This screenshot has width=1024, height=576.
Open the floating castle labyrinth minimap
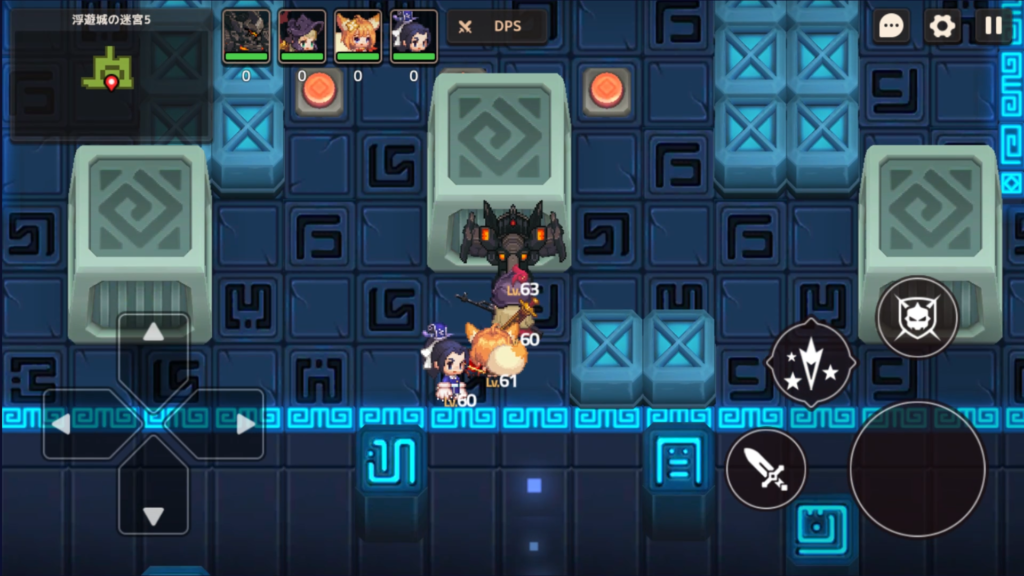point(111,75)
